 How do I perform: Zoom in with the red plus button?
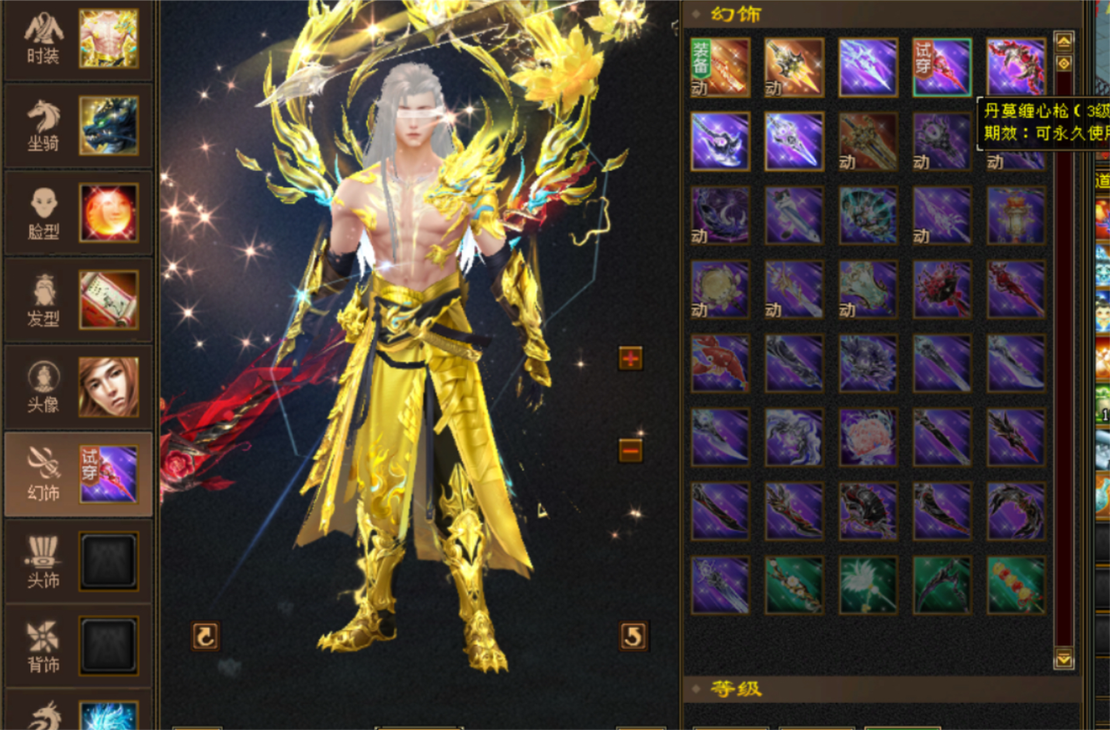630,358
